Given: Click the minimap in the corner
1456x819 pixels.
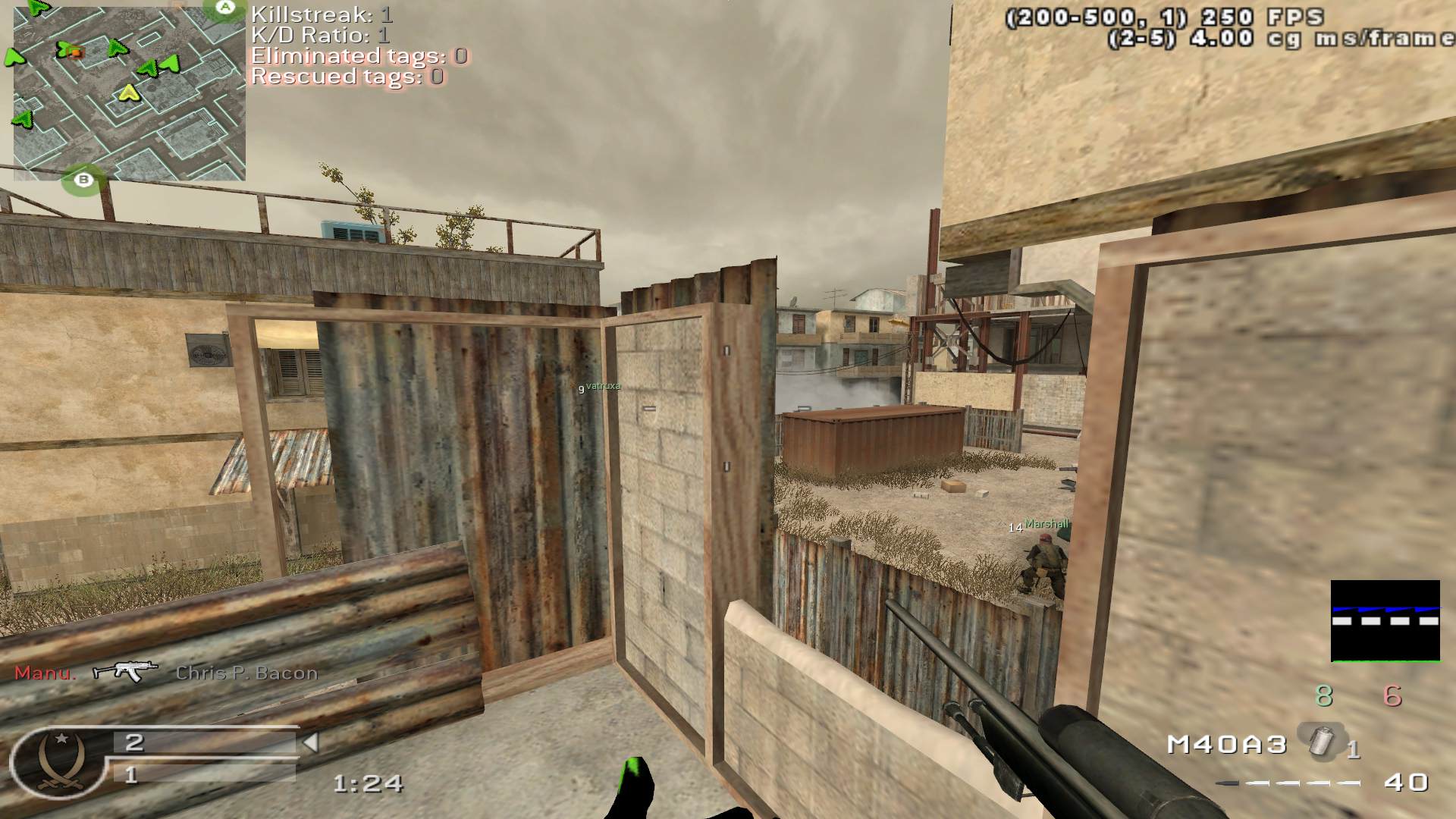Looking at the screenshot, I should pos(129,95).
